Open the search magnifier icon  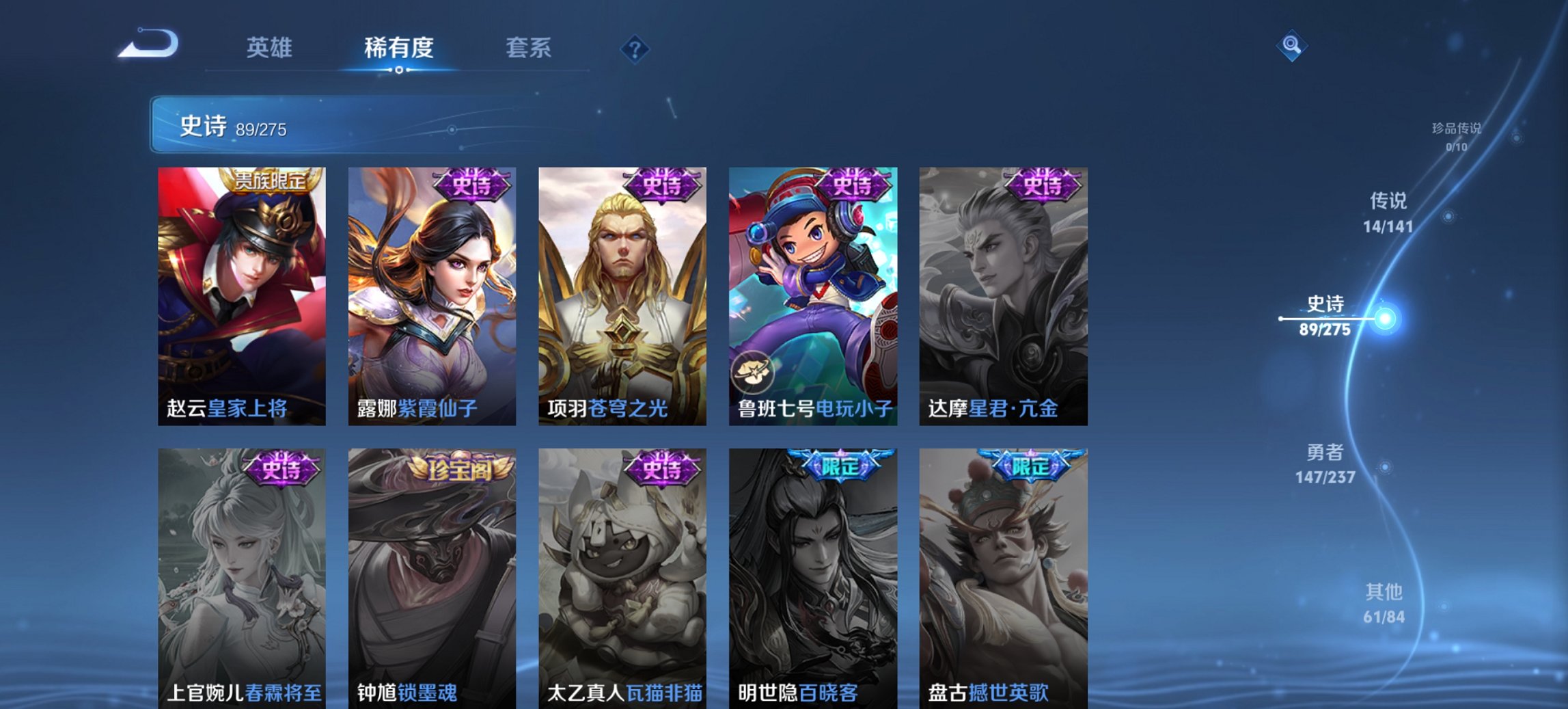pyautogui.click(x=1293, y=47)
